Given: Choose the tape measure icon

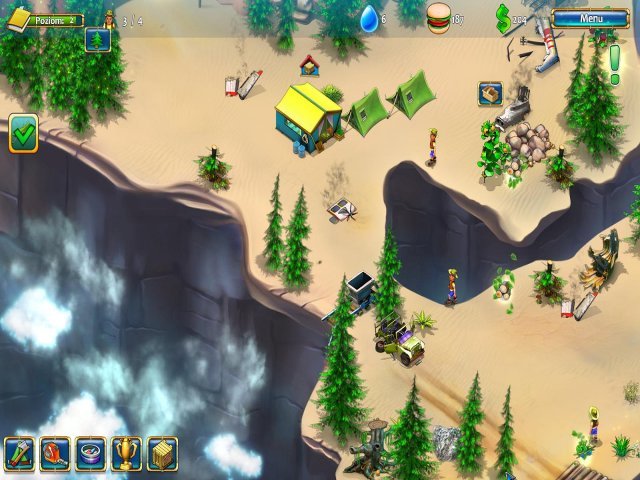Looking at the screenshot, I should pyautogui.click(x=55, y=453).
